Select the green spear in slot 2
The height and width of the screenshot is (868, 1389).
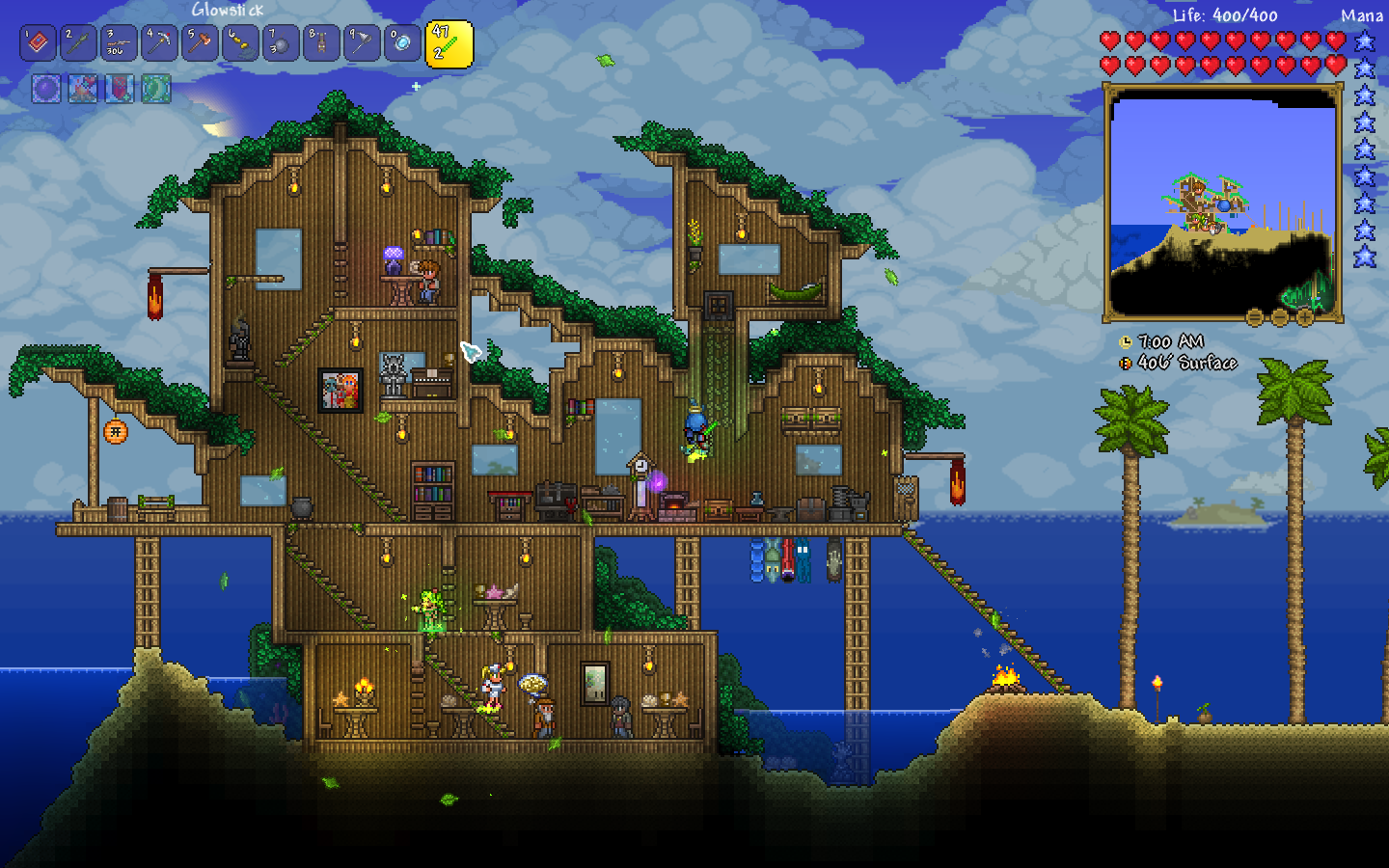coord(78,43)
